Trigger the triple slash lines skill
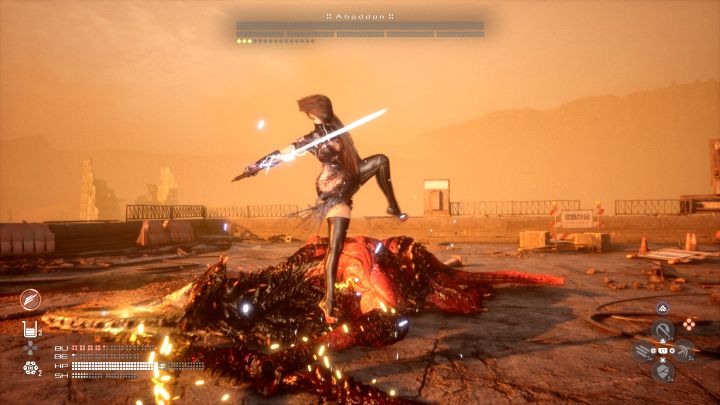Screen dimensions: 720x405 (639, 351)
